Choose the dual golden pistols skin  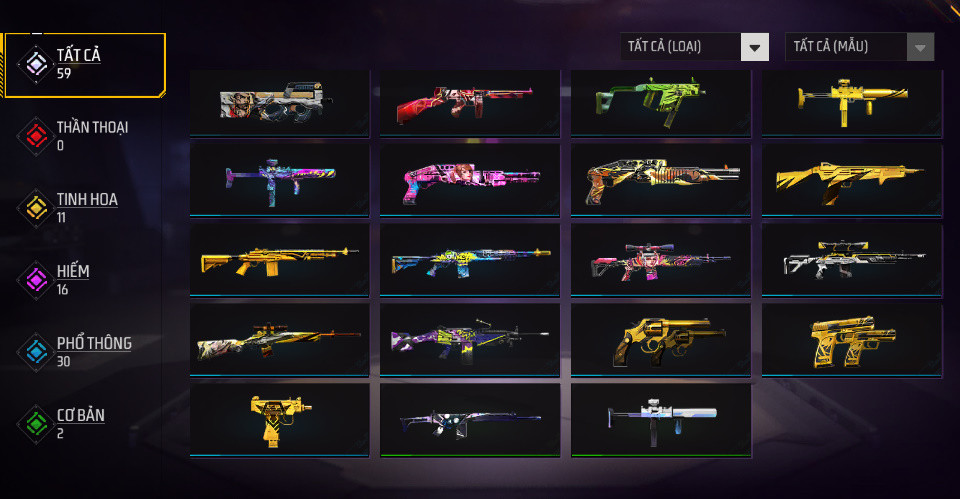tap(851, 341)
